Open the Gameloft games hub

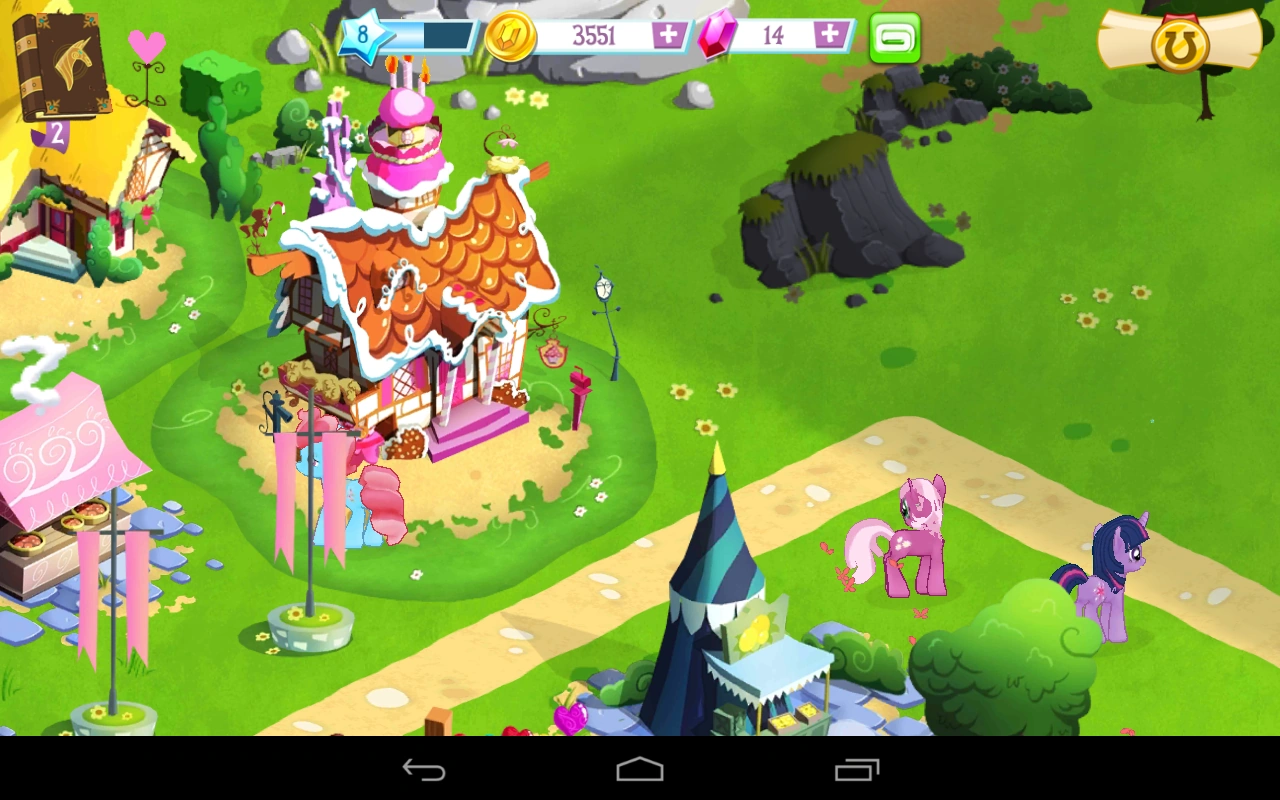pos(893,38)
